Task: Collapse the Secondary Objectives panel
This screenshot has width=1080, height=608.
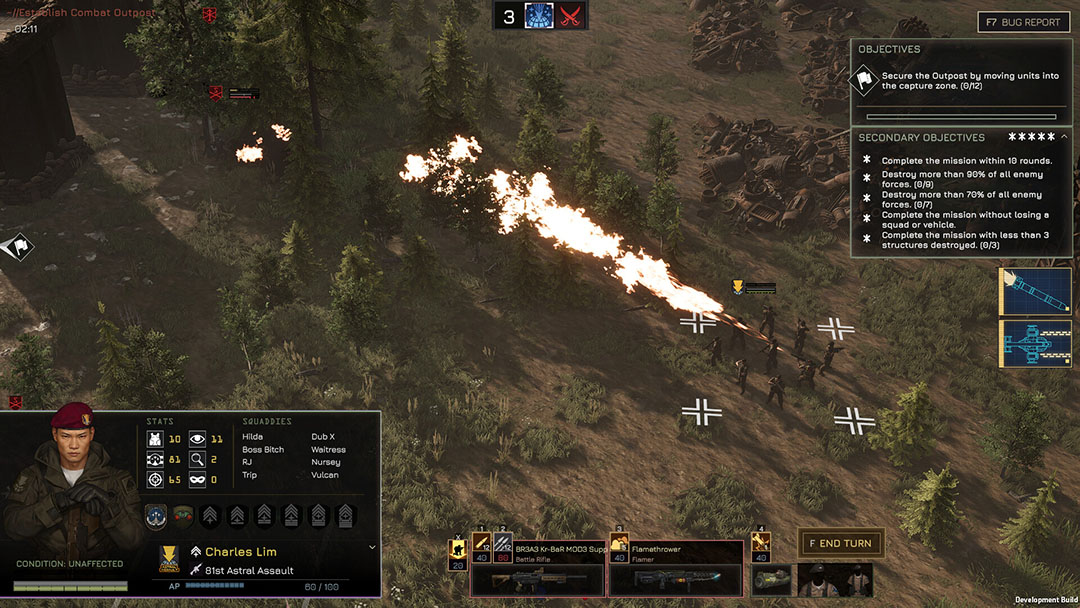Action: (1063, 137)
